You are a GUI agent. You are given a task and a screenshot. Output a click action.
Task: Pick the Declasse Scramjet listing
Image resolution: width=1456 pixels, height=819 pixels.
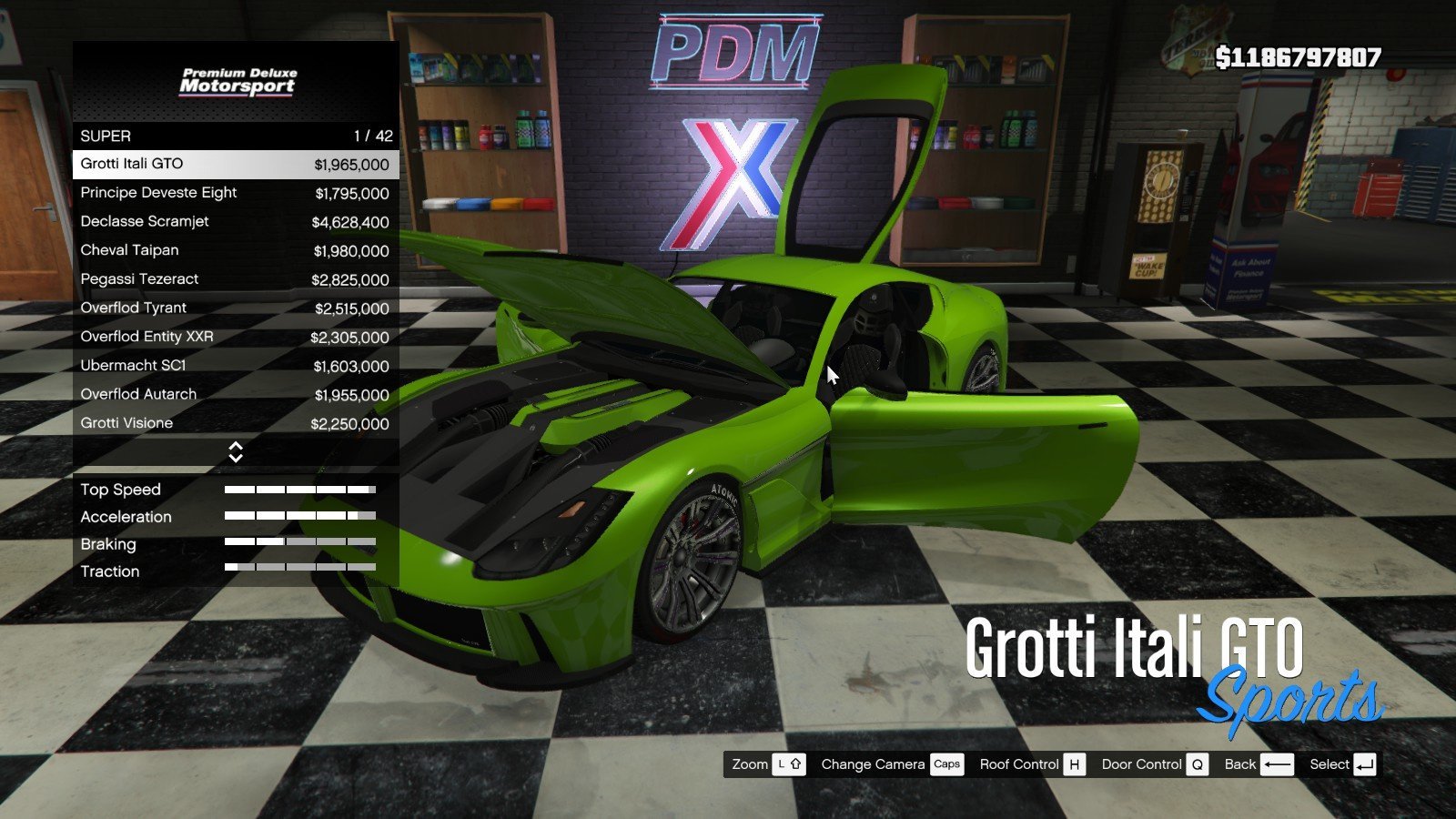click(x=235, y=222)
